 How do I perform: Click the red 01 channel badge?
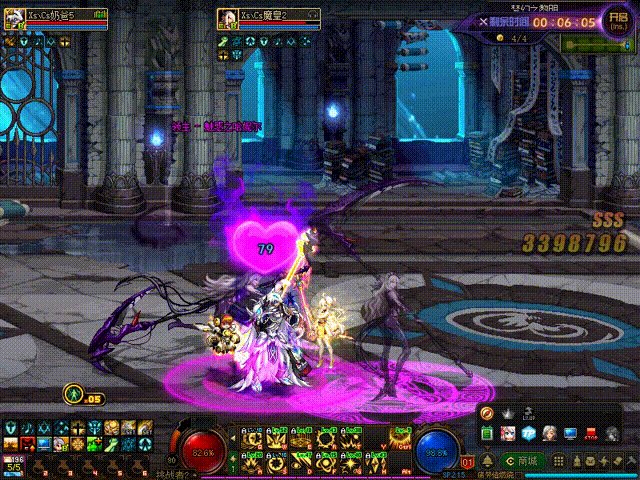click(467, 462)
